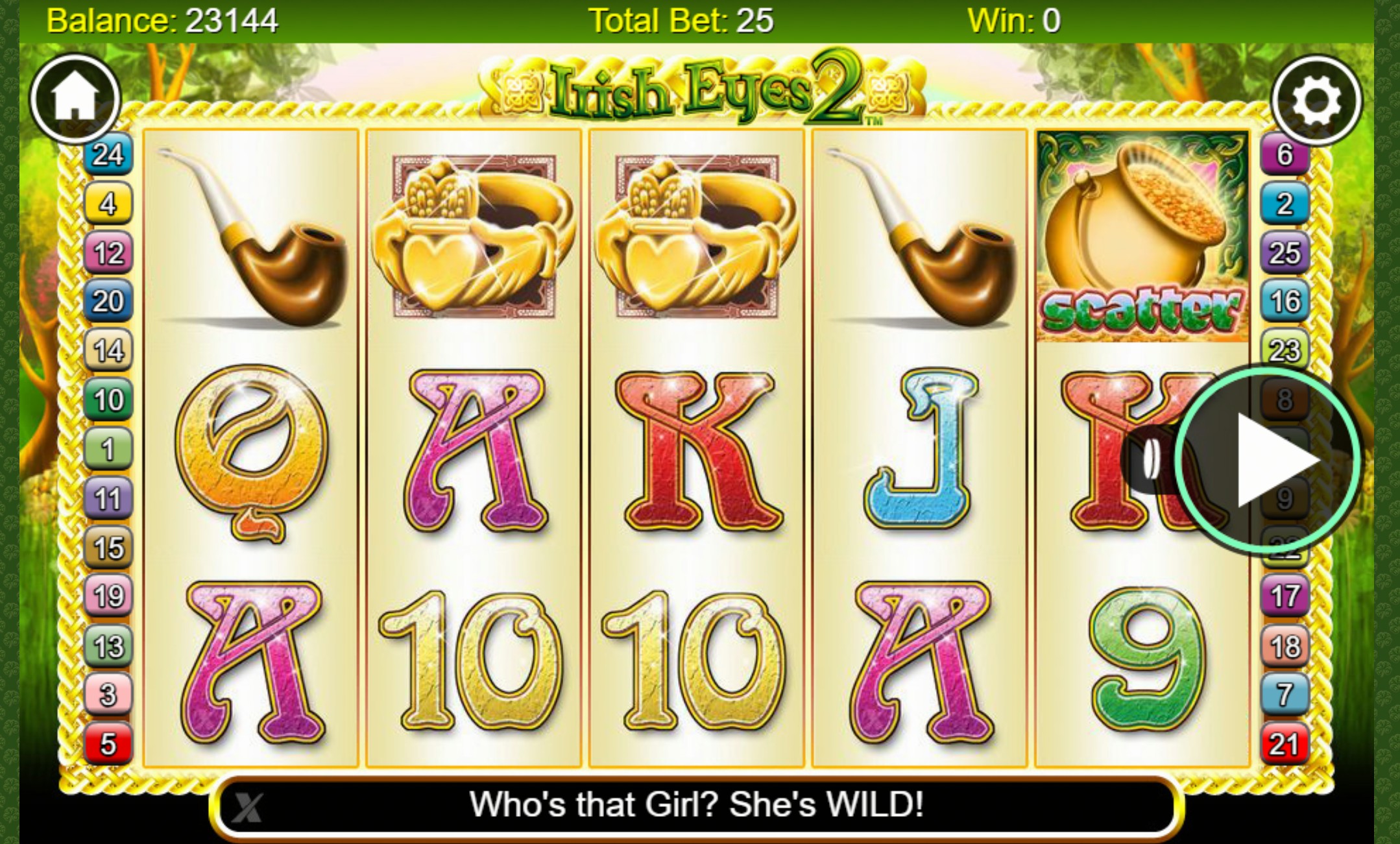Show payline 15 marker
Image resolution: width=1400 pixels, height=844 pixels.
click(108, 548)
